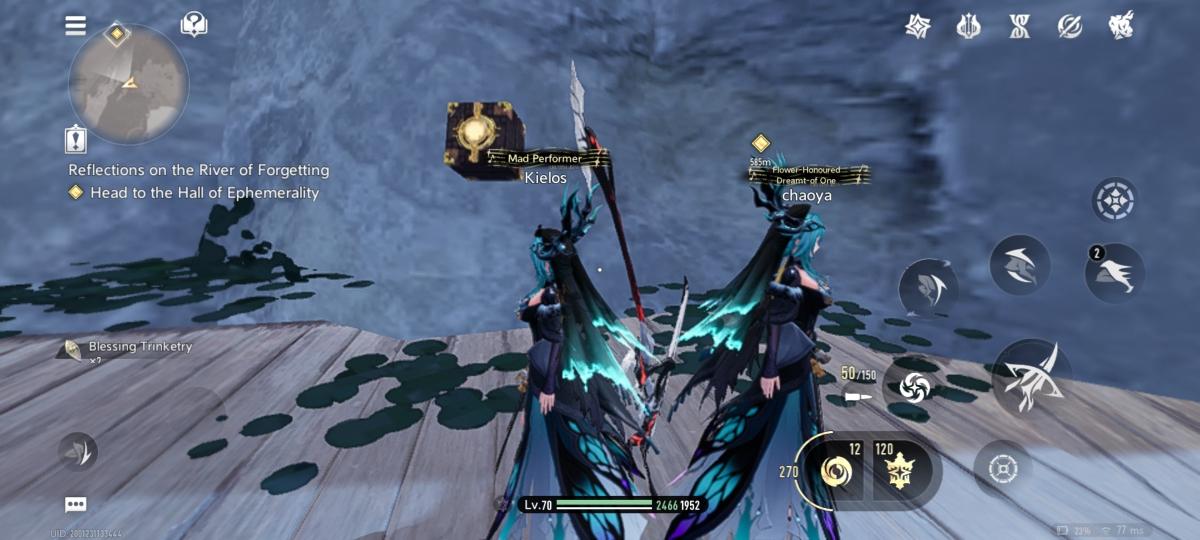The height and width of the screenshot is (540, 1200).
Task: Activate the swirl skill beside the ammo count
Action: 915,387
